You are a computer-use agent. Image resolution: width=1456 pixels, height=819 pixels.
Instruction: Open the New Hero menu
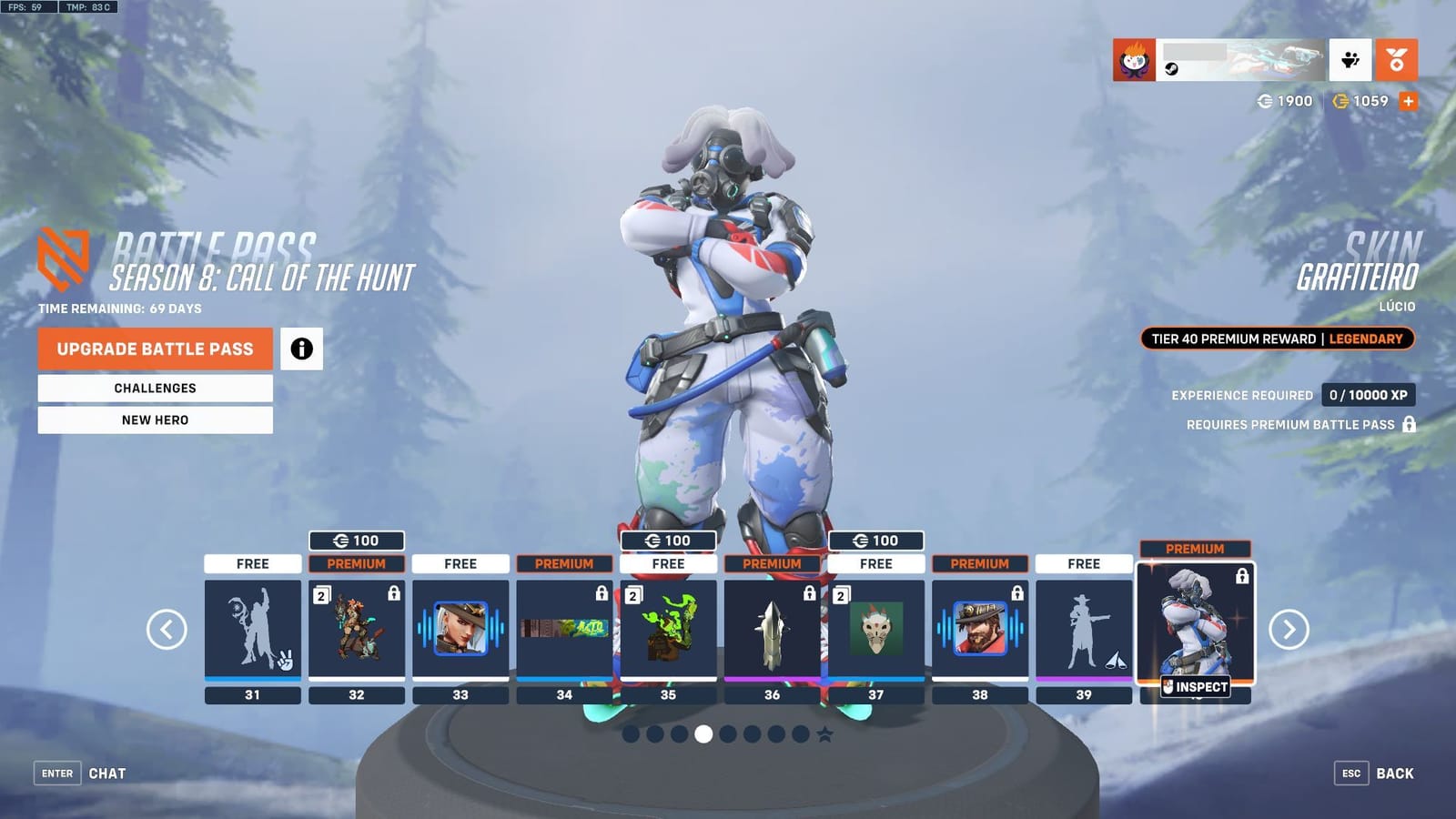click(x=154, y=420)
